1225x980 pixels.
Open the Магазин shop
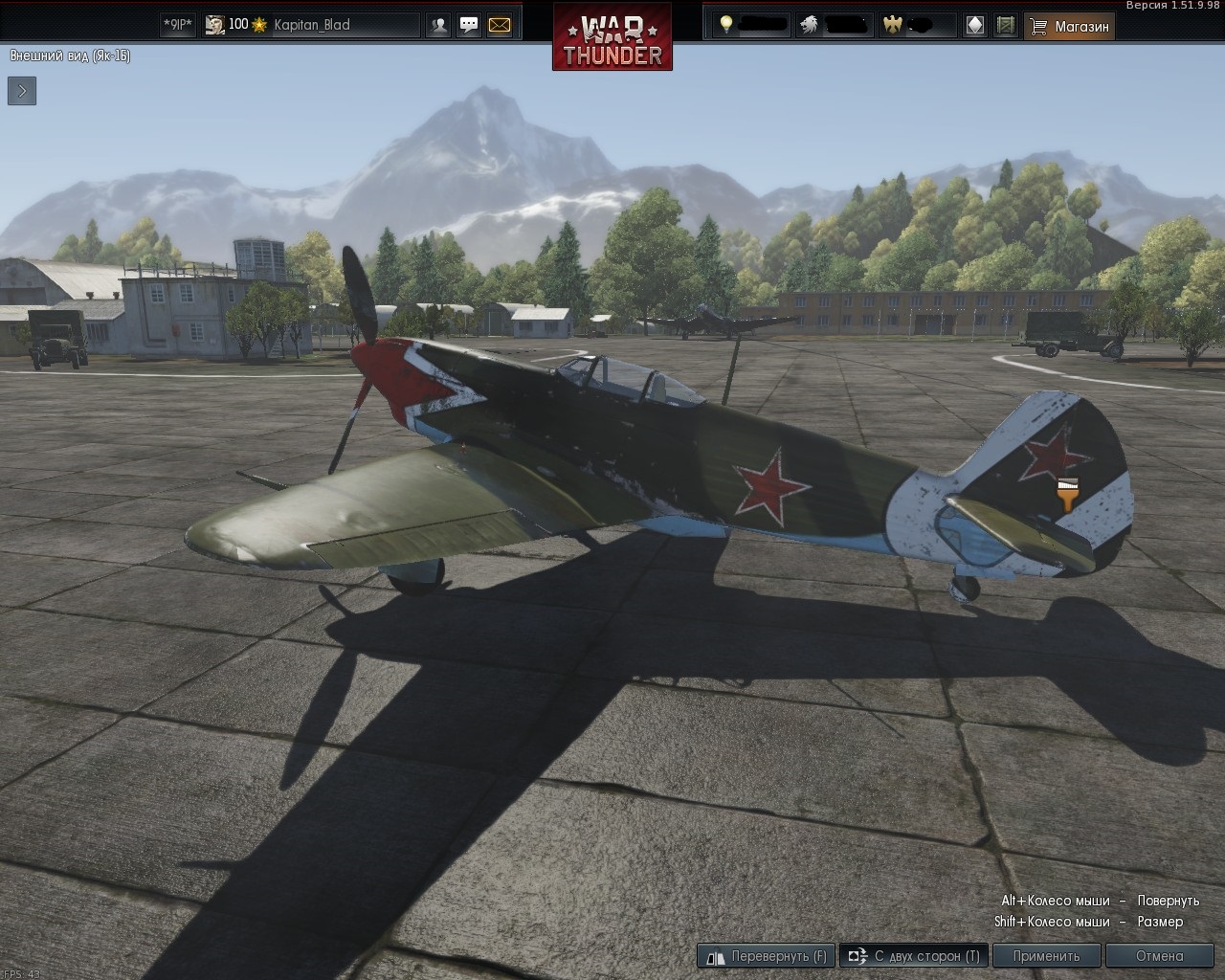pyautogui.click(x=1070, y=27)
